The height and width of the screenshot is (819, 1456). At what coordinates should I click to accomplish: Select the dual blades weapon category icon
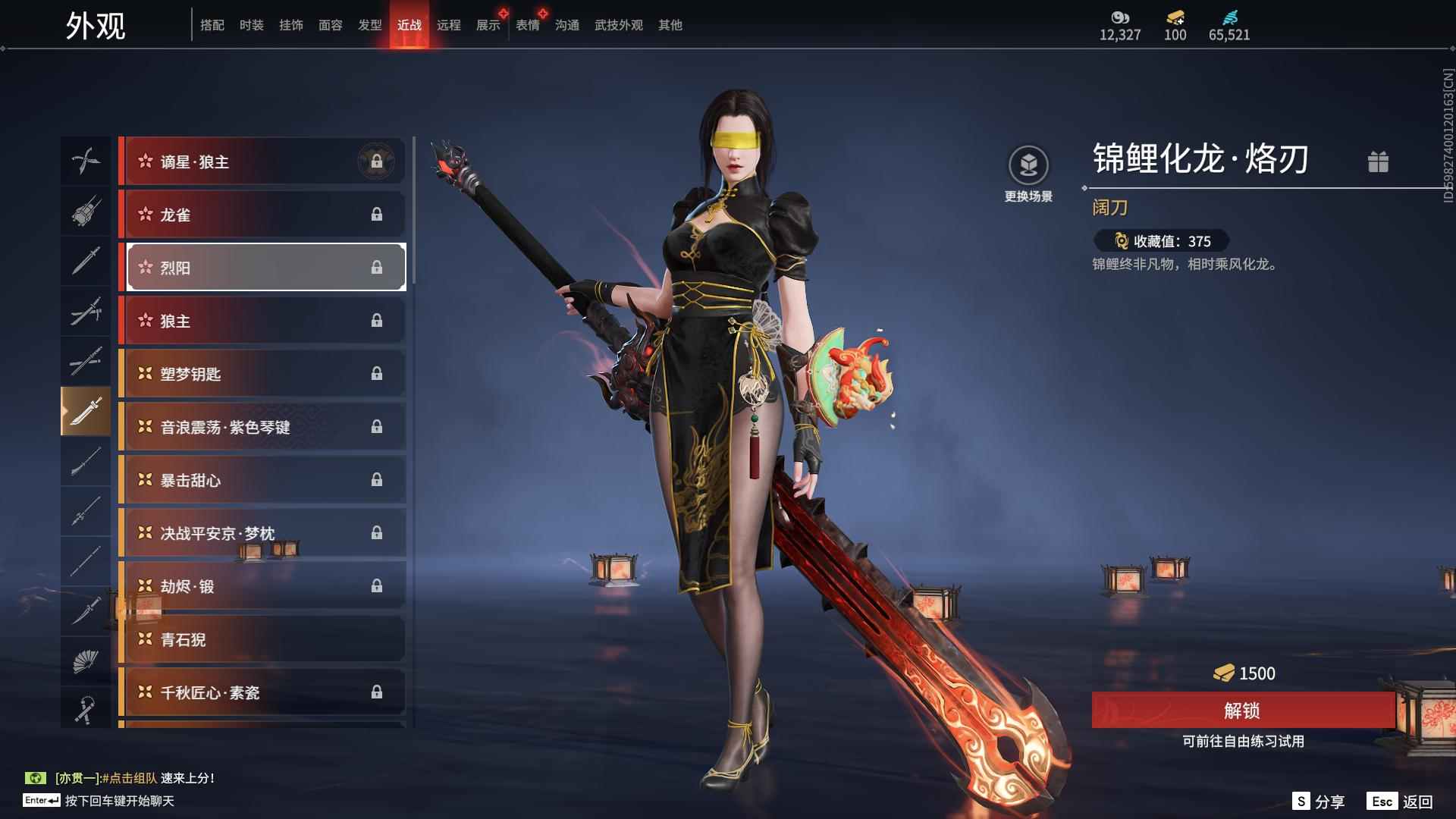[x=86, y=161]
